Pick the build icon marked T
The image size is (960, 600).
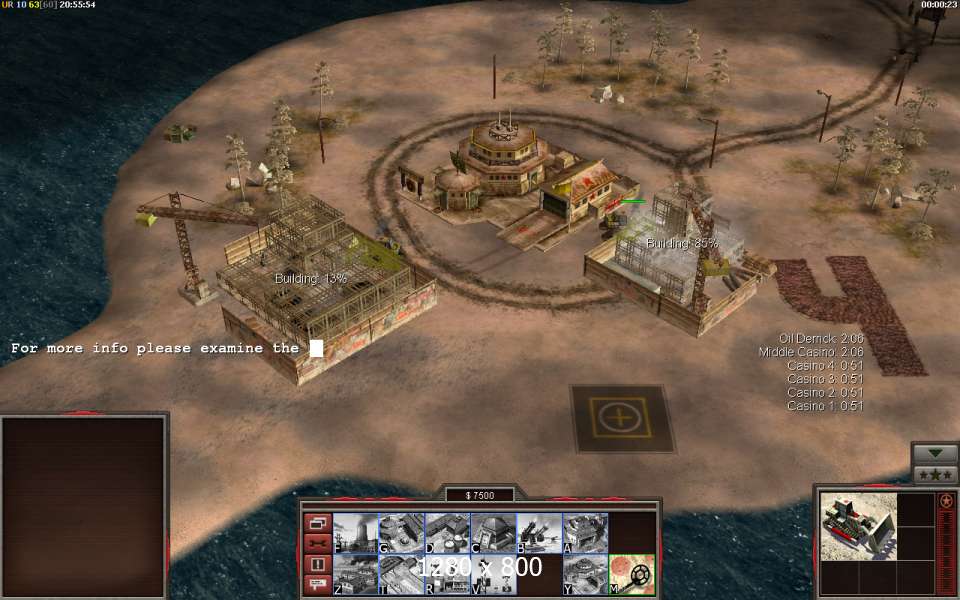[x=401, y=574]
